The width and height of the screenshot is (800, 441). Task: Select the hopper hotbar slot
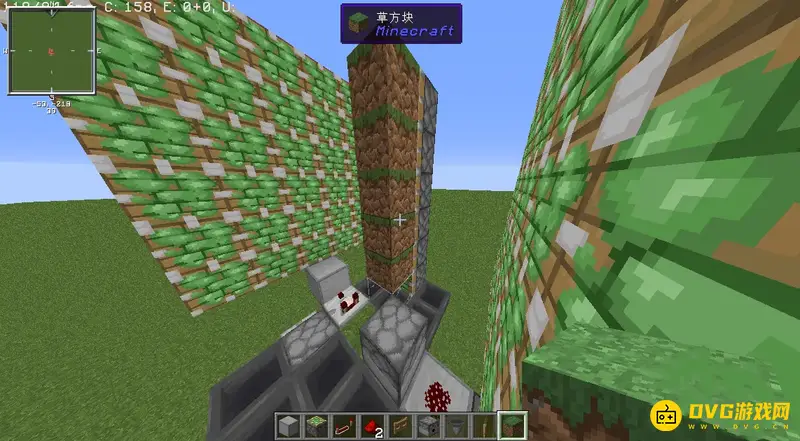point(456,427)
